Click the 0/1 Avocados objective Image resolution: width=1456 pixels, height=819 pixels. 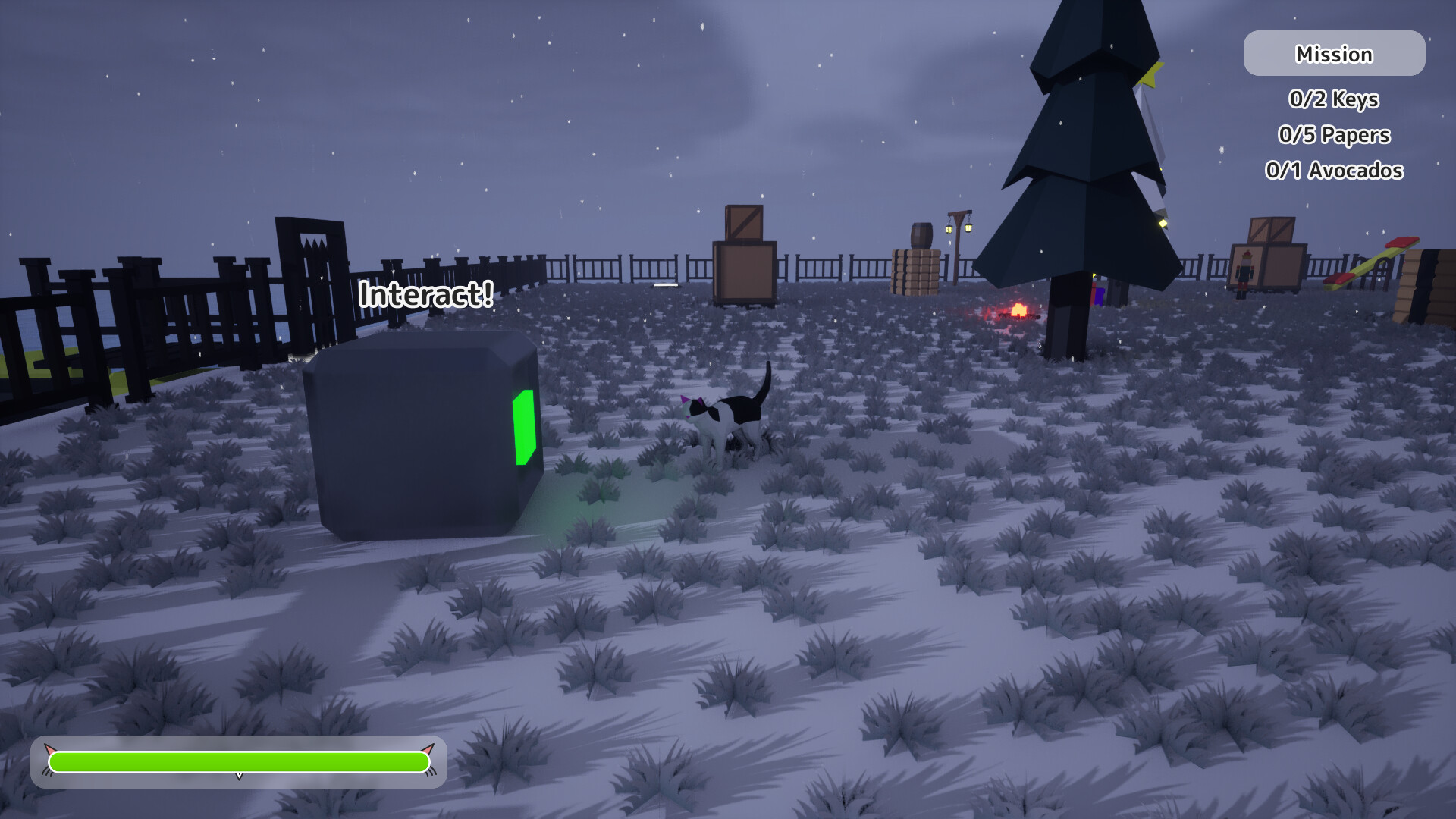tap(1333, 171)
